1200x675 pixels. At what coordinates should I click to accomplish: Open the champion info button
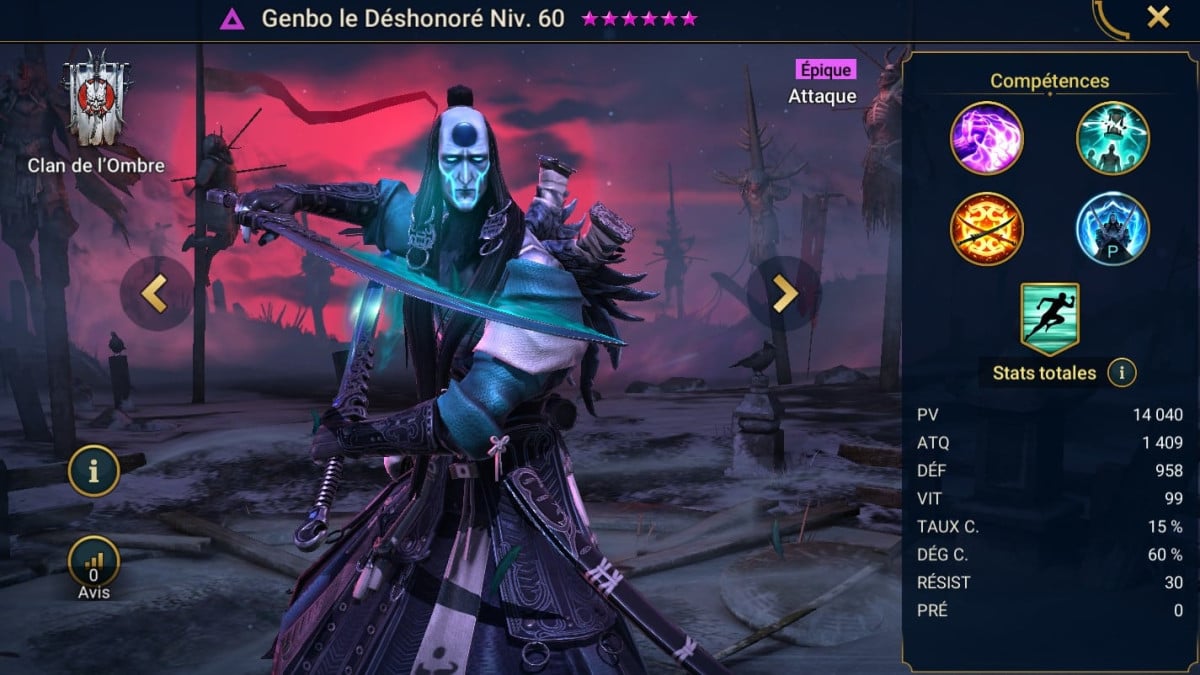point(94,472)
